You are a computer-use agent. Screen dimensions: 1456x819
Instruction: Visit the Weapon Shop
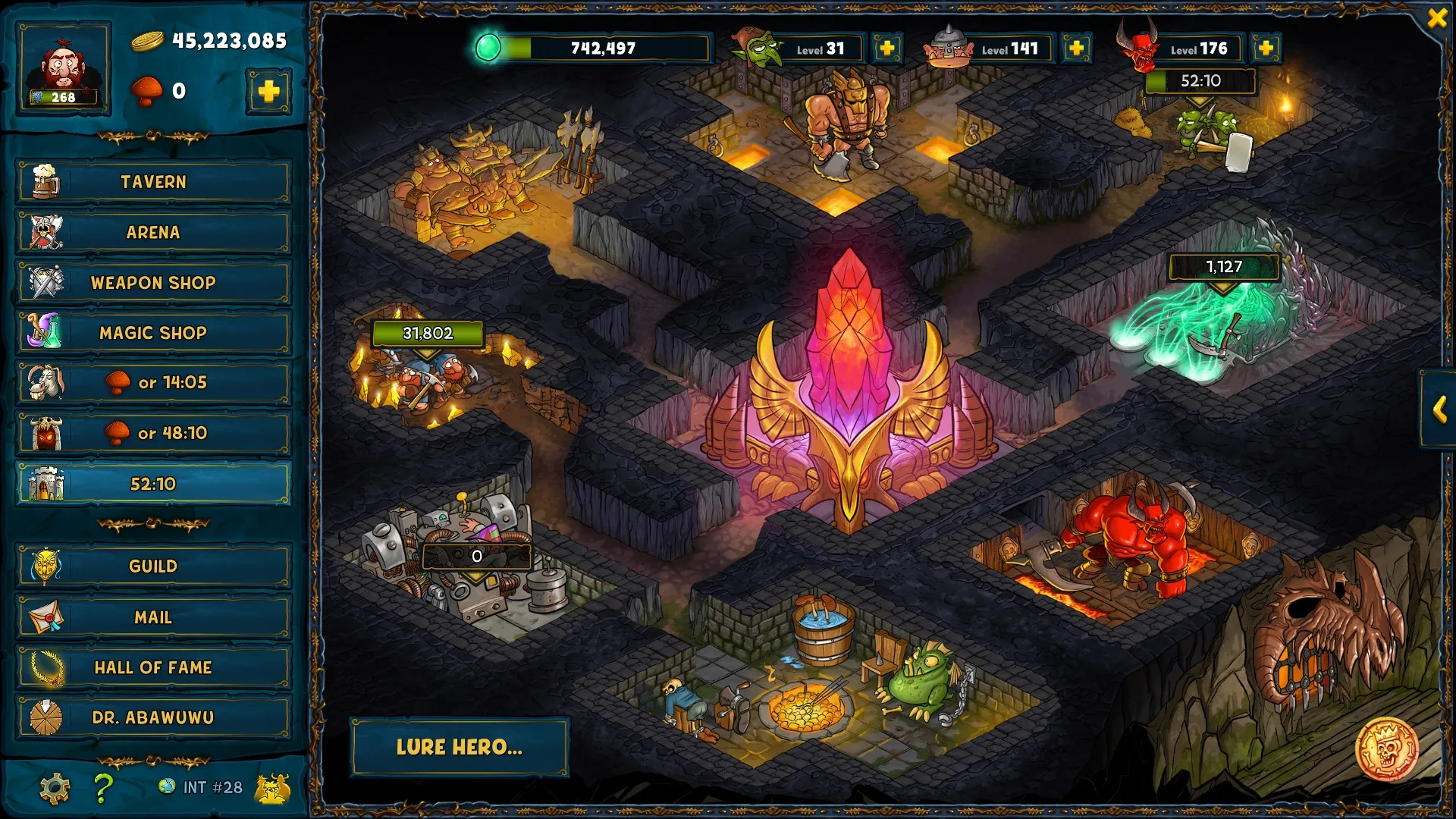[153, 283]
